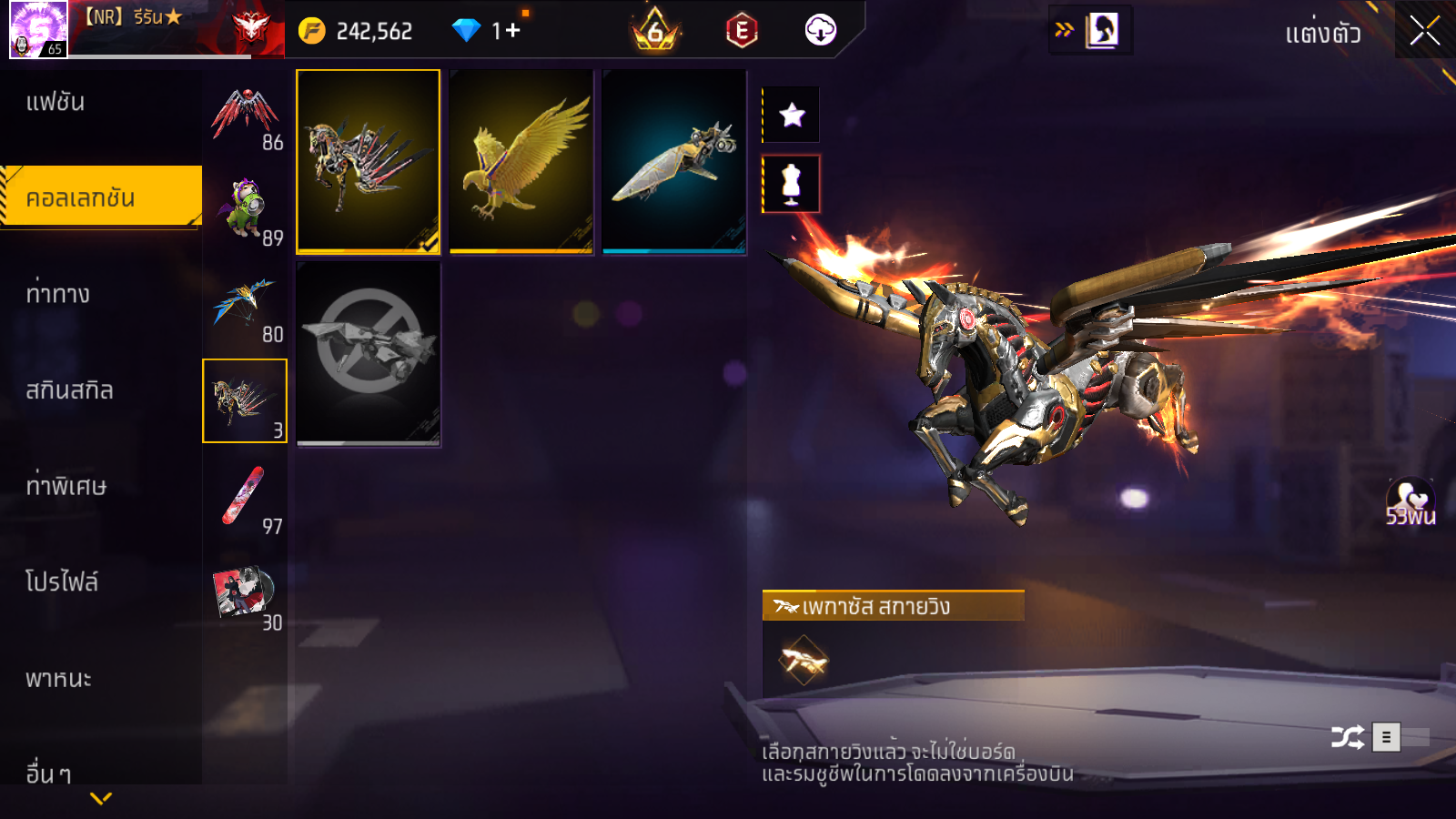Open the แฟชั่น category
This screenshot has width=1456, height=819.
(56, 102)
